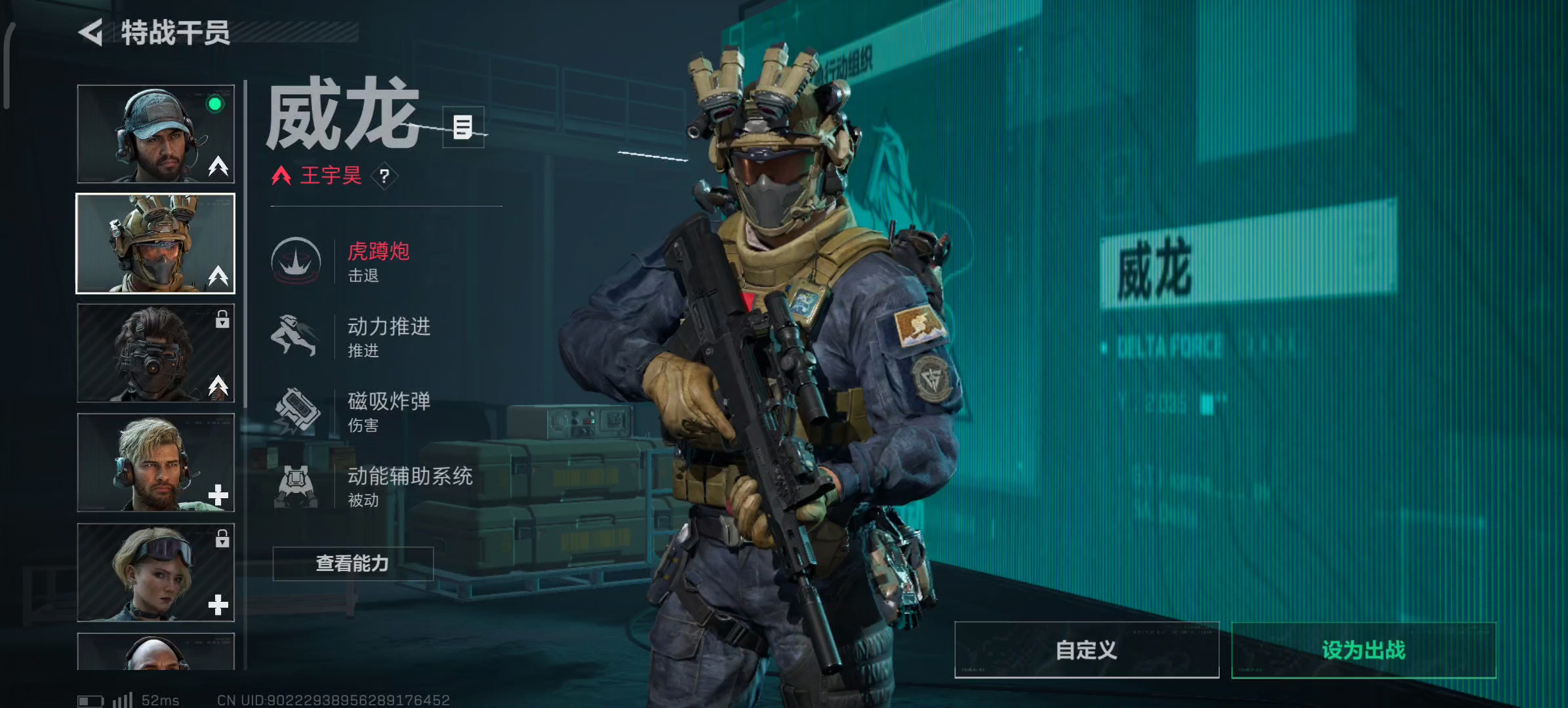The image size is (1568, 708).
Task: Open the 自定义 customization screen
Action: click(1086, 650)
